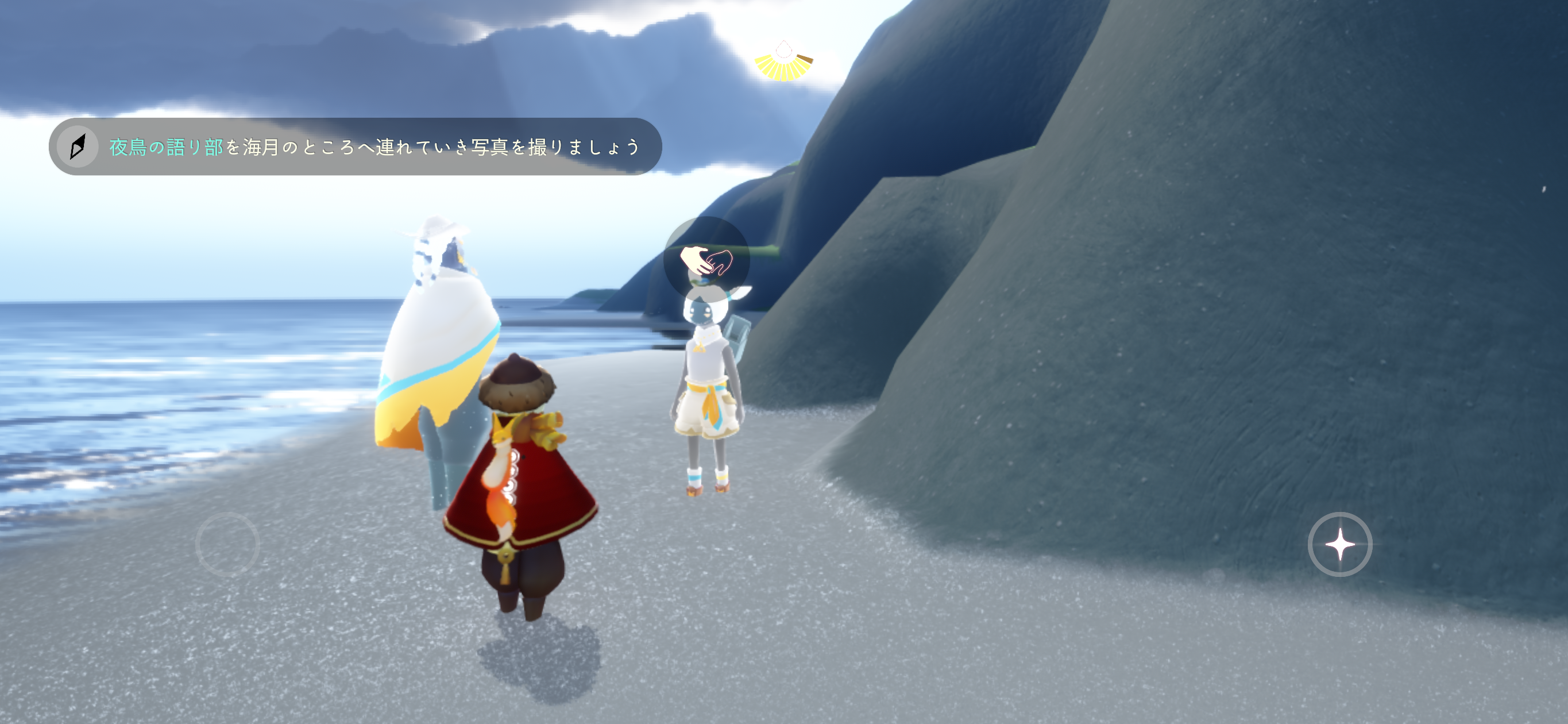This screenshot has height=724, width=1568.
Task: Tap the hand-holding prompt above the spirit
Action: click(x=706, y=261)
